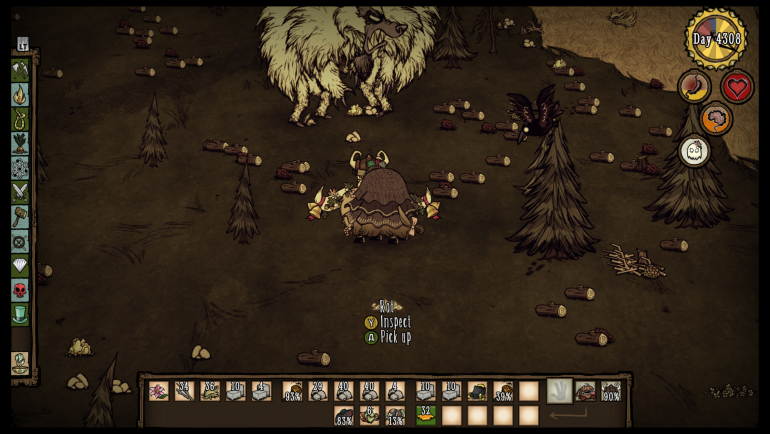770x434 pixels.
Task: Pick the inventory stack of 34
Action: 184,391
